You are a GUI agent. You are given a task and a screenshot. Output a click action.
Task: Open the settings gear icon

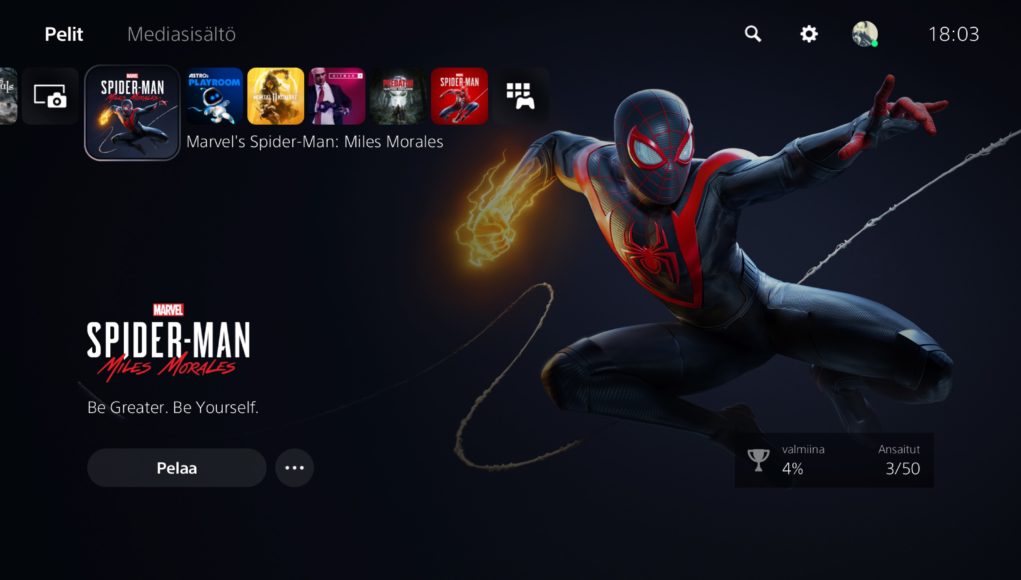809,34
